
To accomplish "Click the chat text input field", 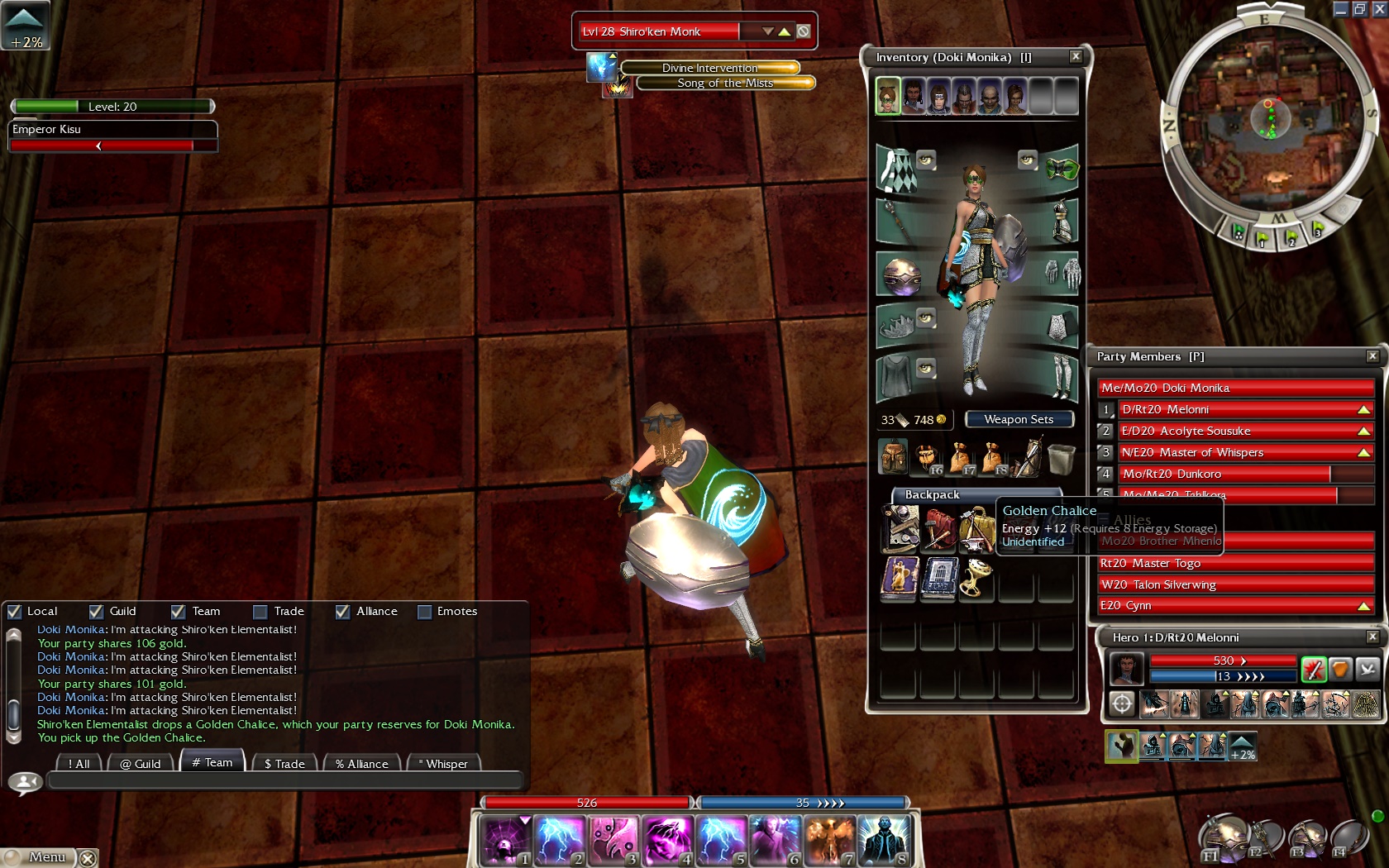I will coord(285,781).
